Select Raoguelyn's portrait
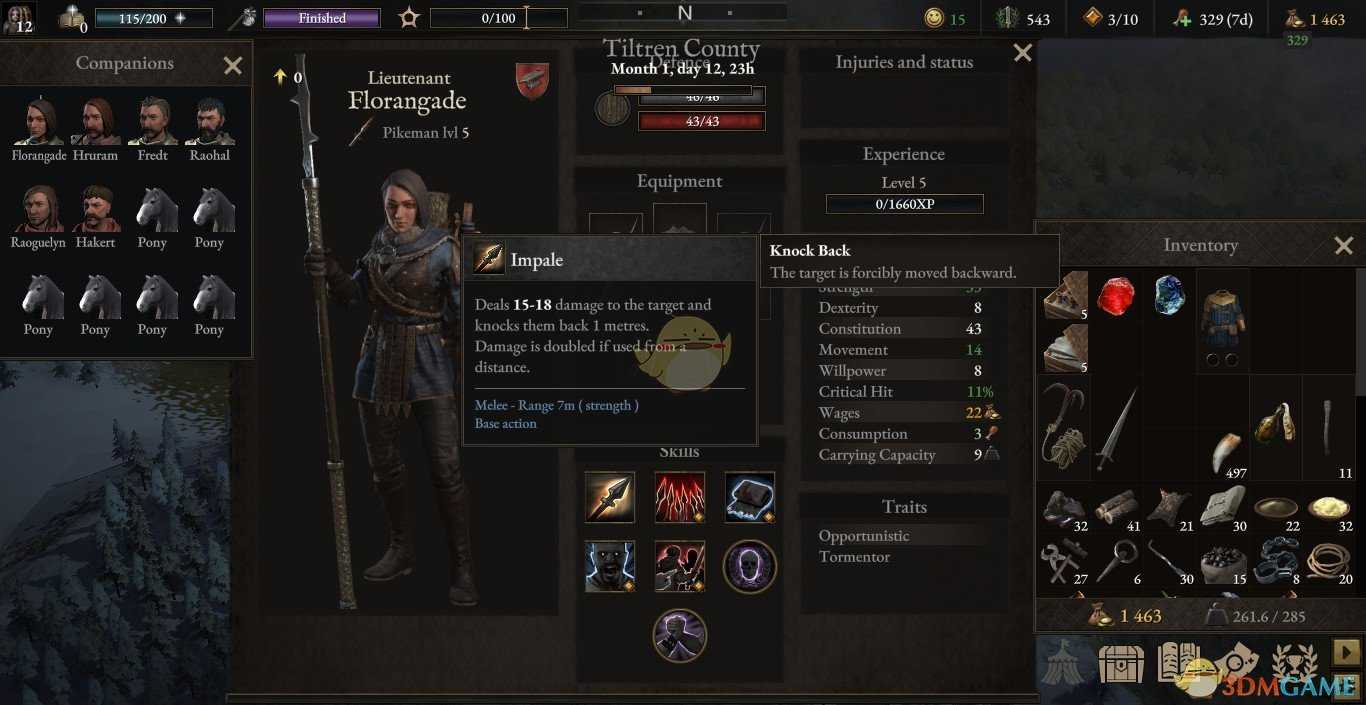The image size is (1366, 705). pyautogui.click(x=39, y=209)
